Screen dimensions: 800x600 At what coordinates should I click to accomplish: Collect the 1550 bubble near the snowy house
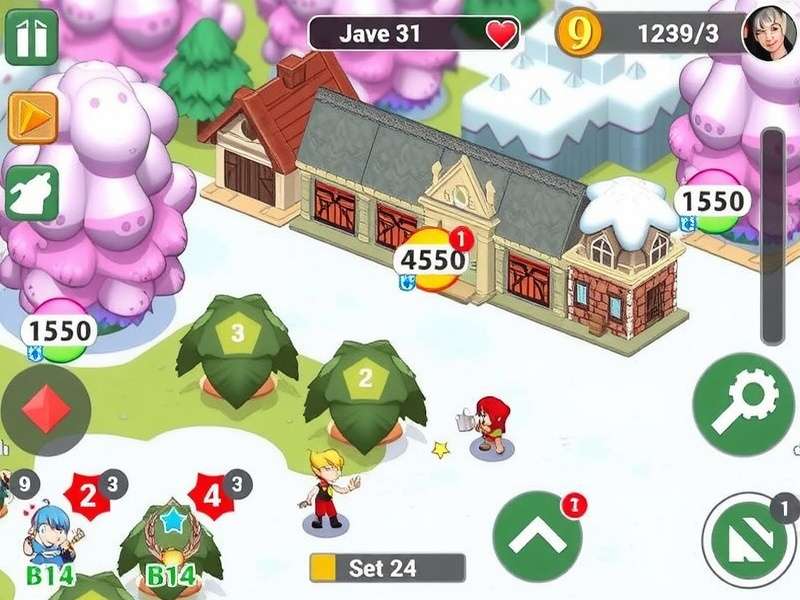(x=713, y=203)
